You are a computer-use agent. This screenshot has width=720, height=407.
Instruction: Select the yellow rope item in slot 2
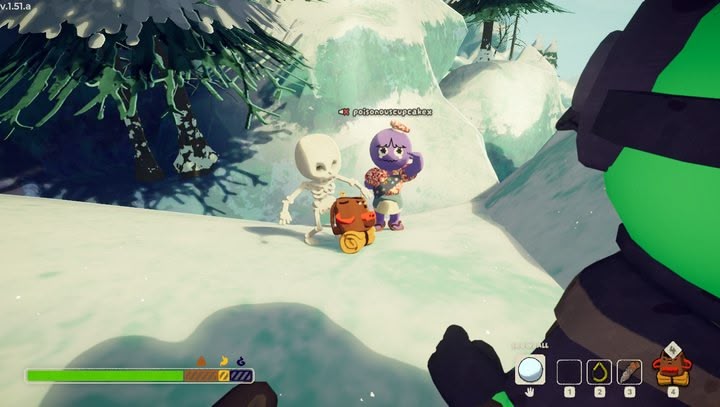click(x=599, y=372)
